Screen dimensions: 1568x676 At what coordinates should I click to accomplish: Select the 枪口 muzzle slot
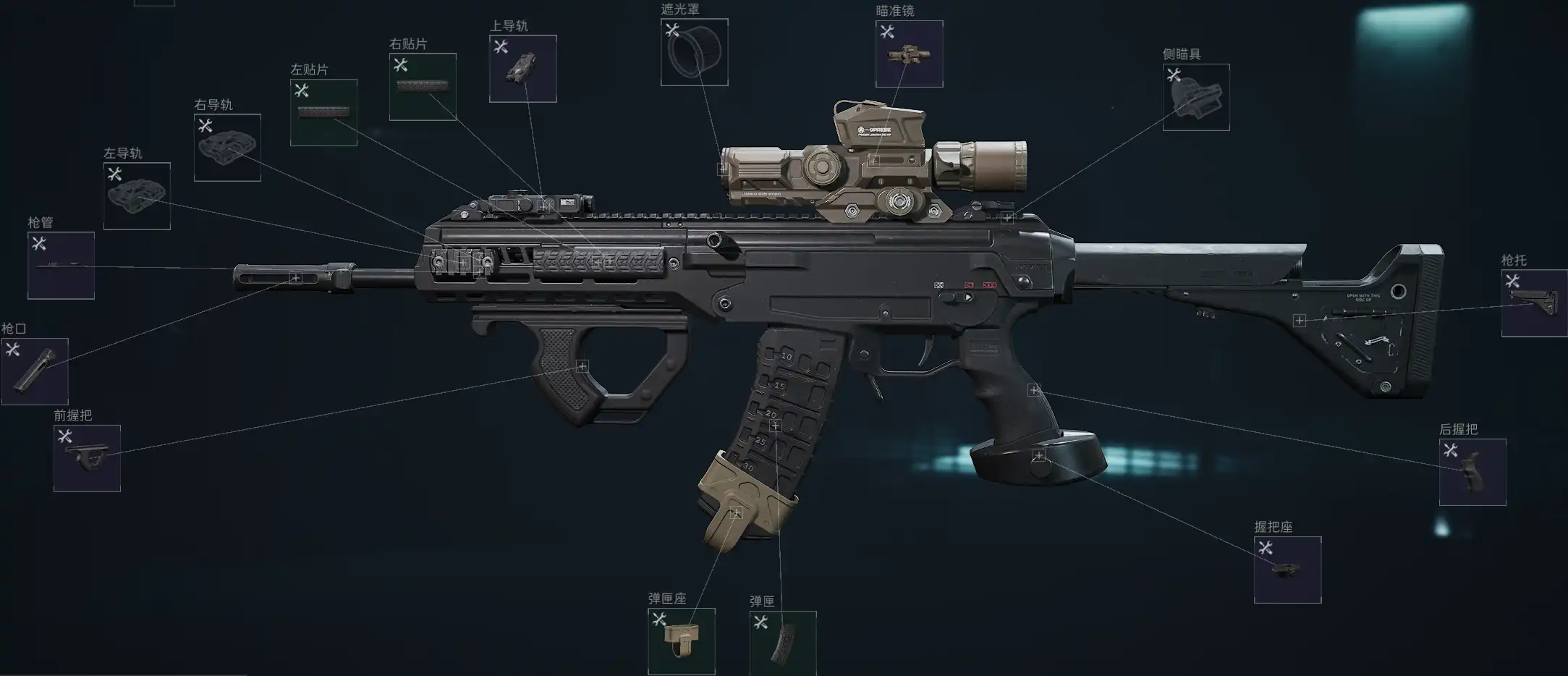35,371
